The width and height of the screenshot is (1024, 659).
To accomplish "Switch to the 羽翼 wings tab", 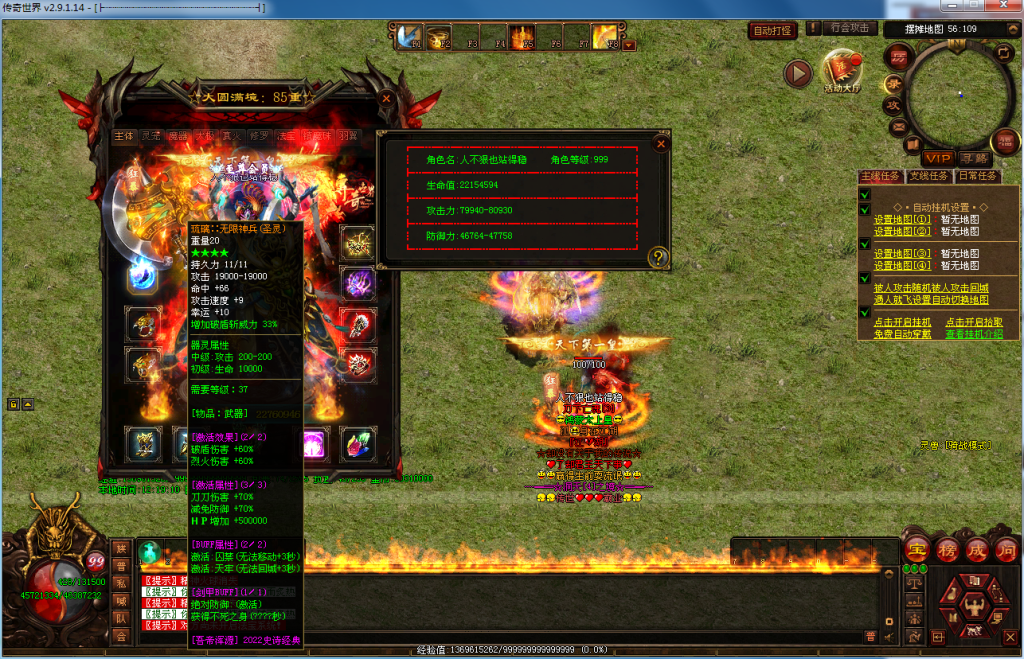I will 347,135.
